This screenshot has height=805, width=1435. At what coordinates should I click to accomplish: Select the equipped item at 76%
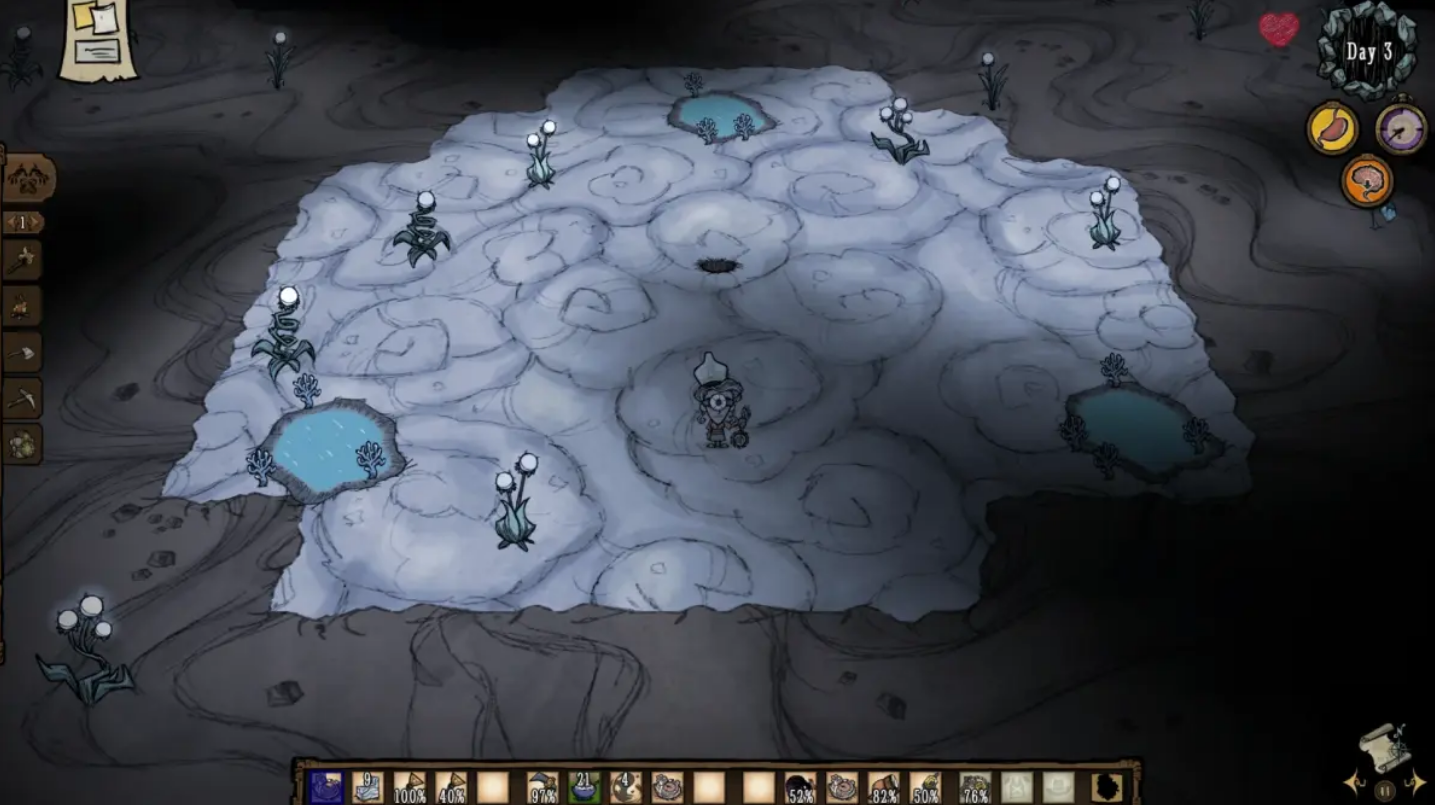pos(975,787)
